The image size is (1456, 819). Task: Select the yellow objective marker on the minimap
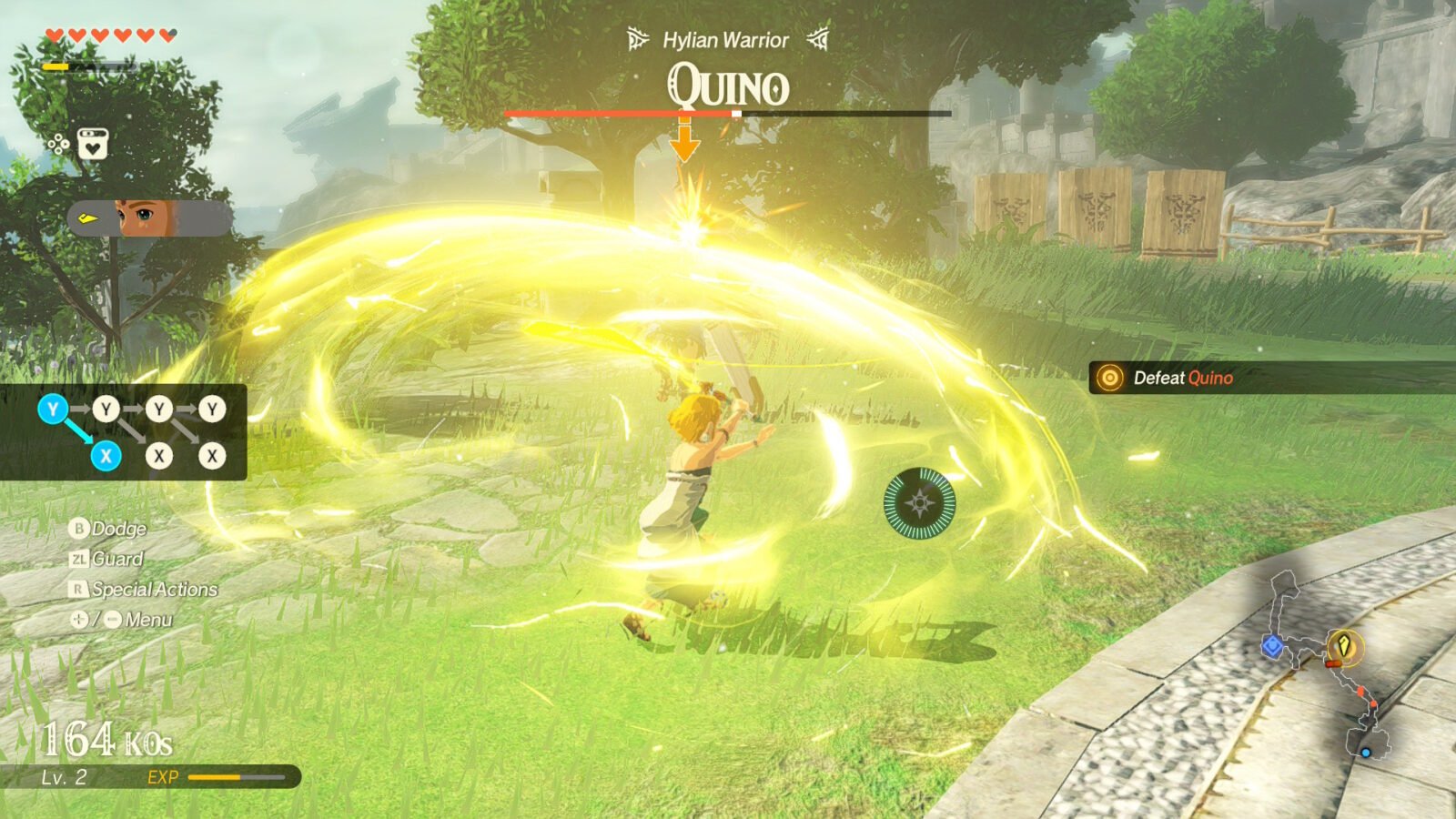pyautogui.click(x=1343, y=645)
